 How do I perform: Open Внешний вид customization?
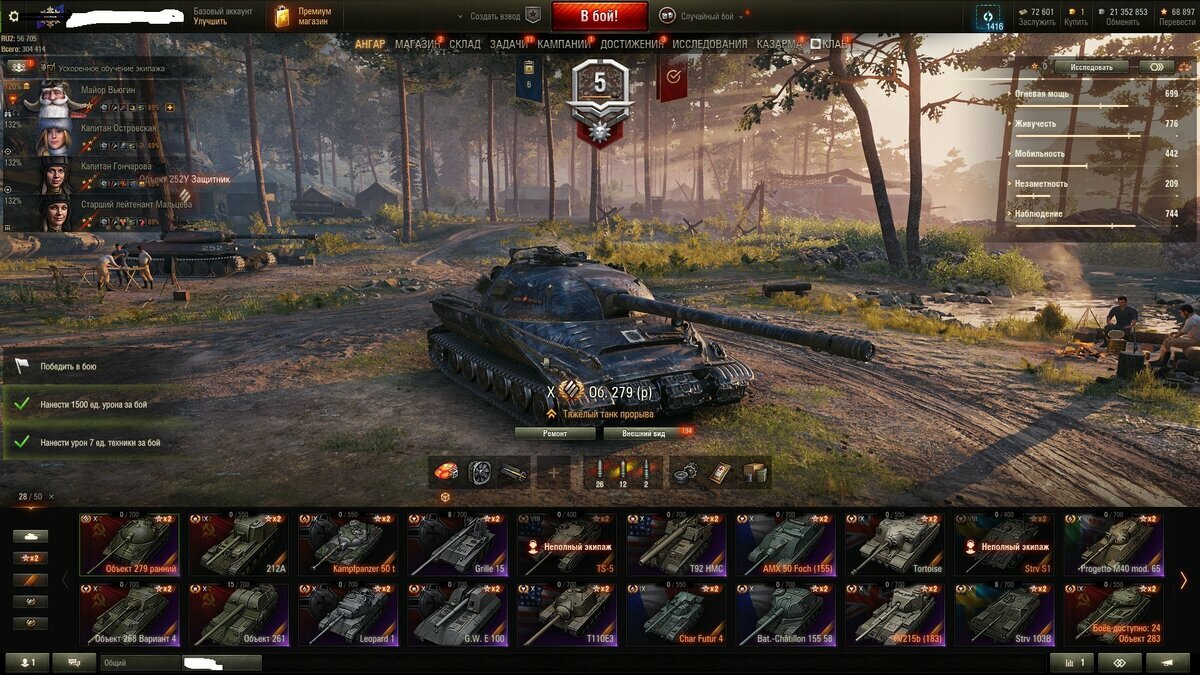644,433
